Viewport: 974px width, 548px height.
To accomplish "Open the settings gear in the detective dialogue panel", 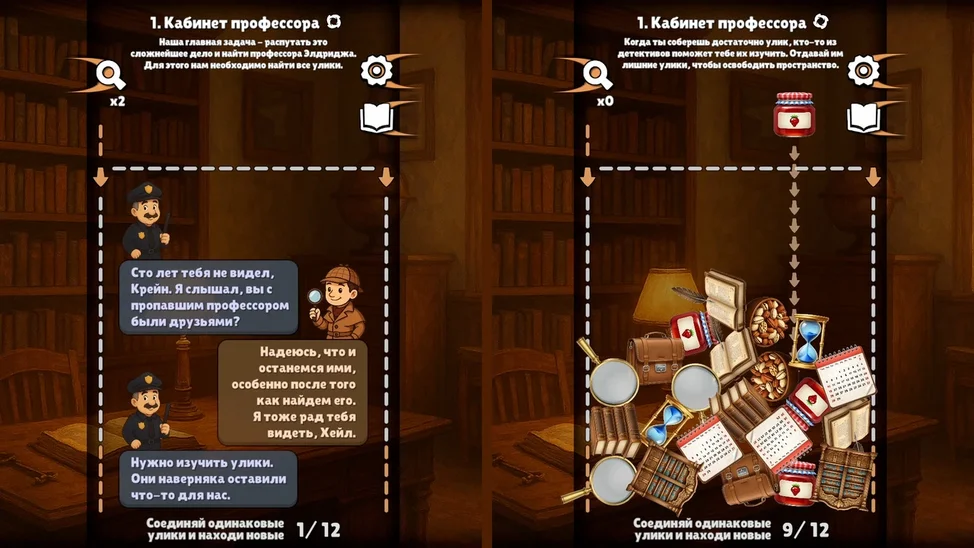I will (375, 71).
